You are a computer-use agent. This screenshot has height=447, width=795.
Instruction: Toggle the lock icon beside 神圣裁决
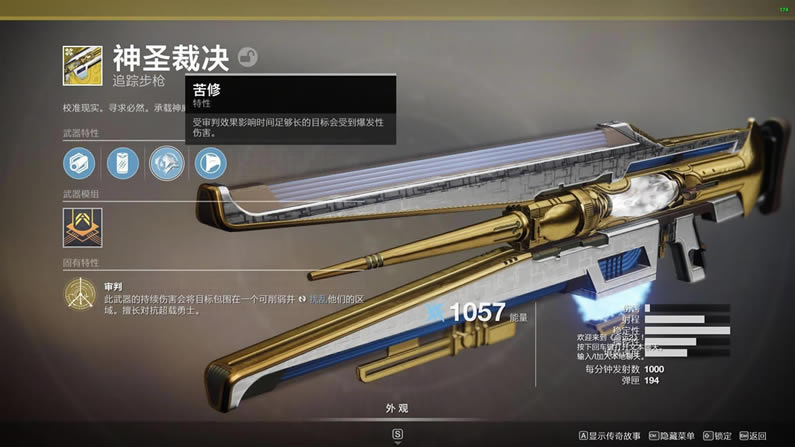point(247,58)
